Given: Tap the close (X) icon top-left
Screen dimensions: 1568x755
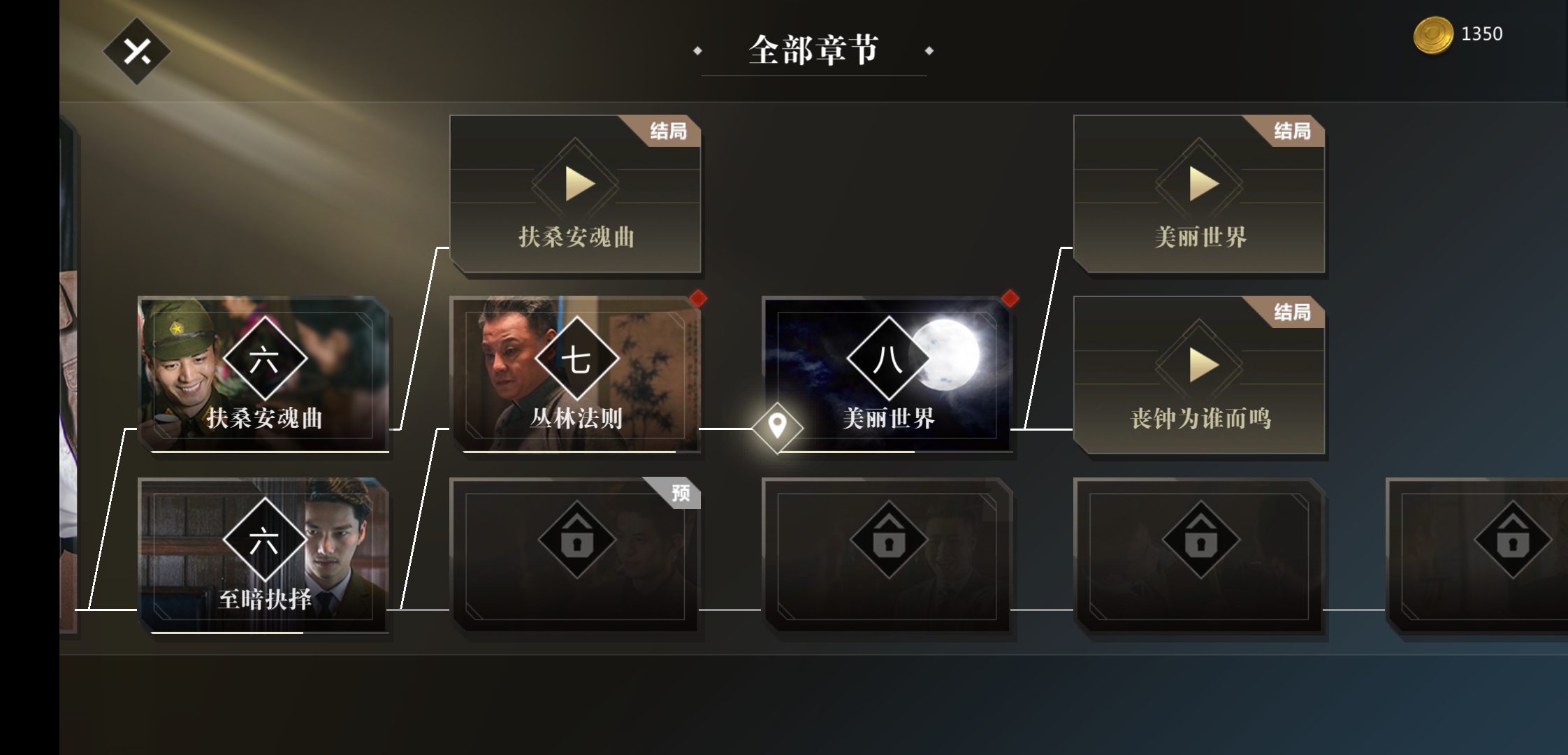Looking at the screenshot, I should tap(138, 52).
